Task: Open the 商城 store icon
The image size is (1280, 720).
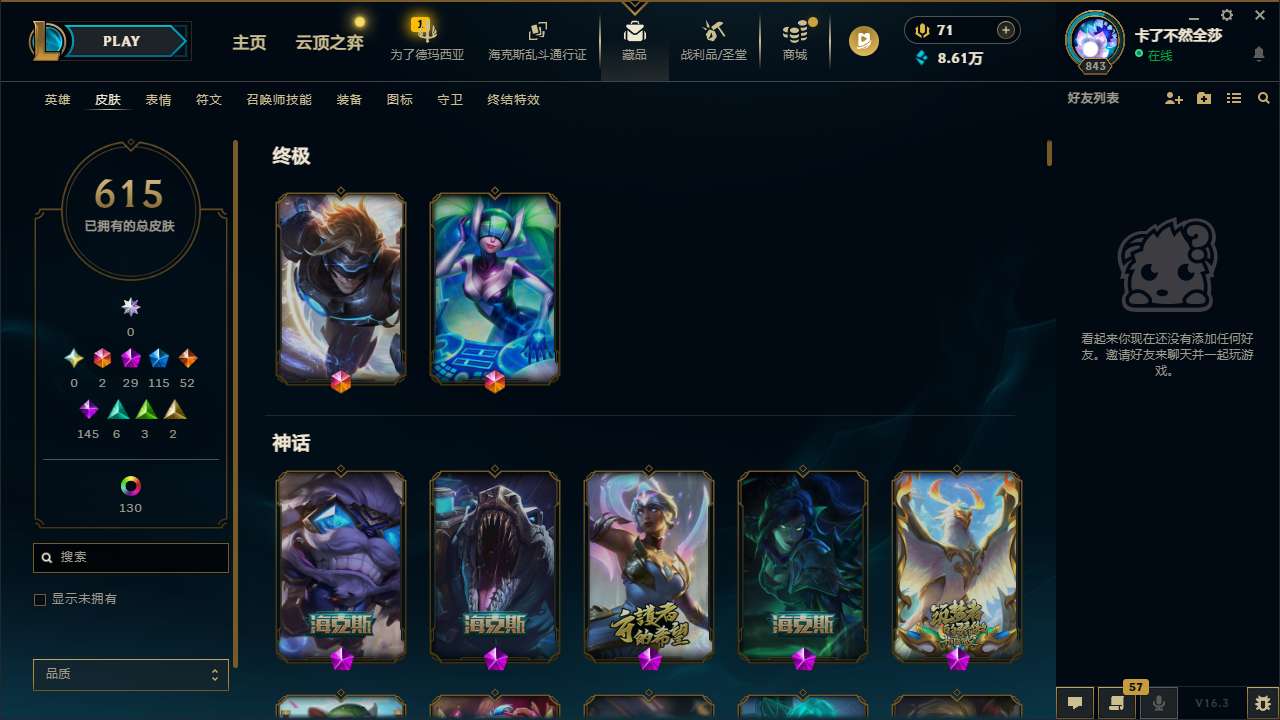Action: (x=794, y=36)
